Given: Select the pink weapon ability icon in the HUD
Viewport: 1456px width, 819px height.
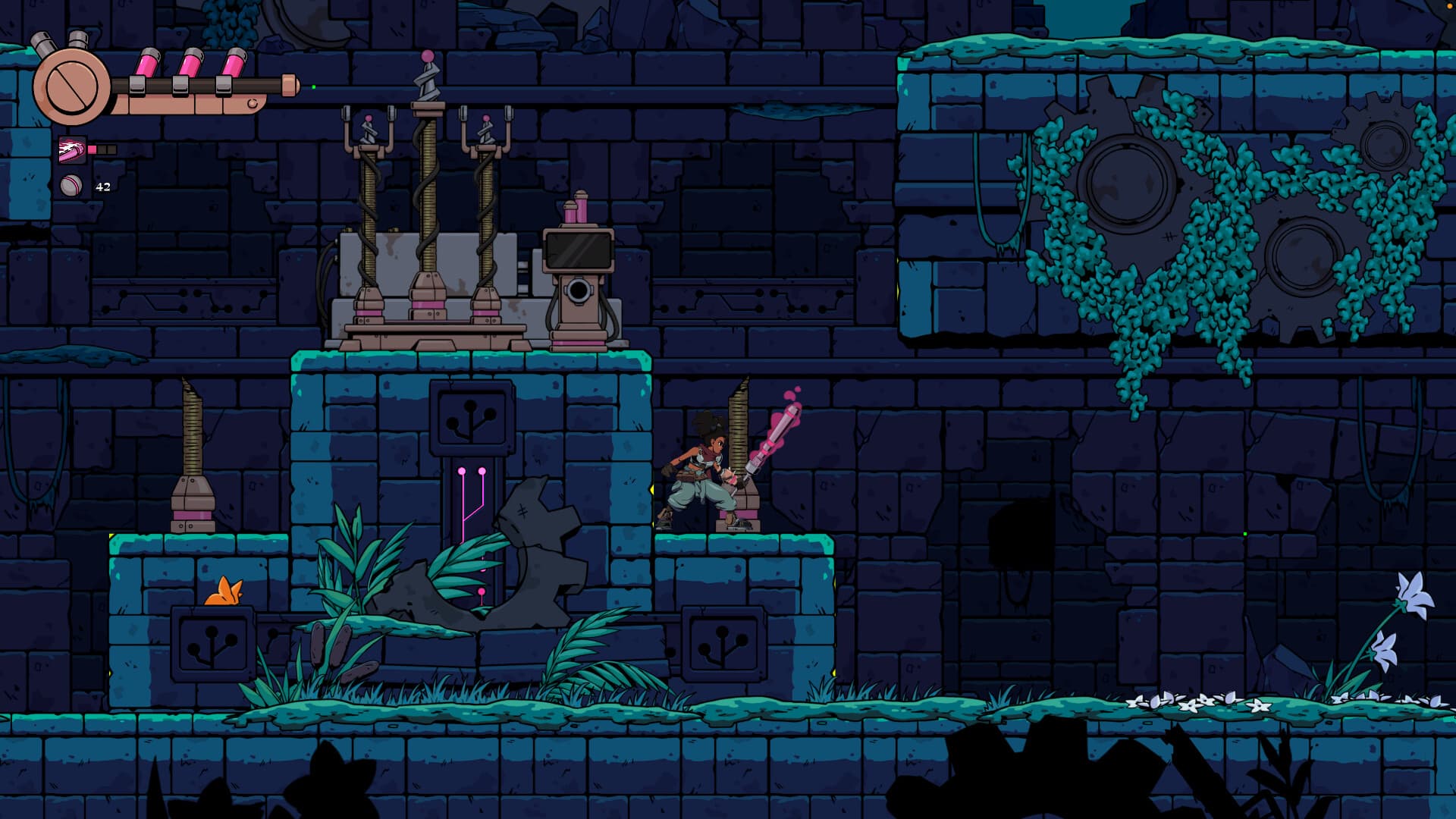Looking at the screenshot, I should click(x=74, y=150).
